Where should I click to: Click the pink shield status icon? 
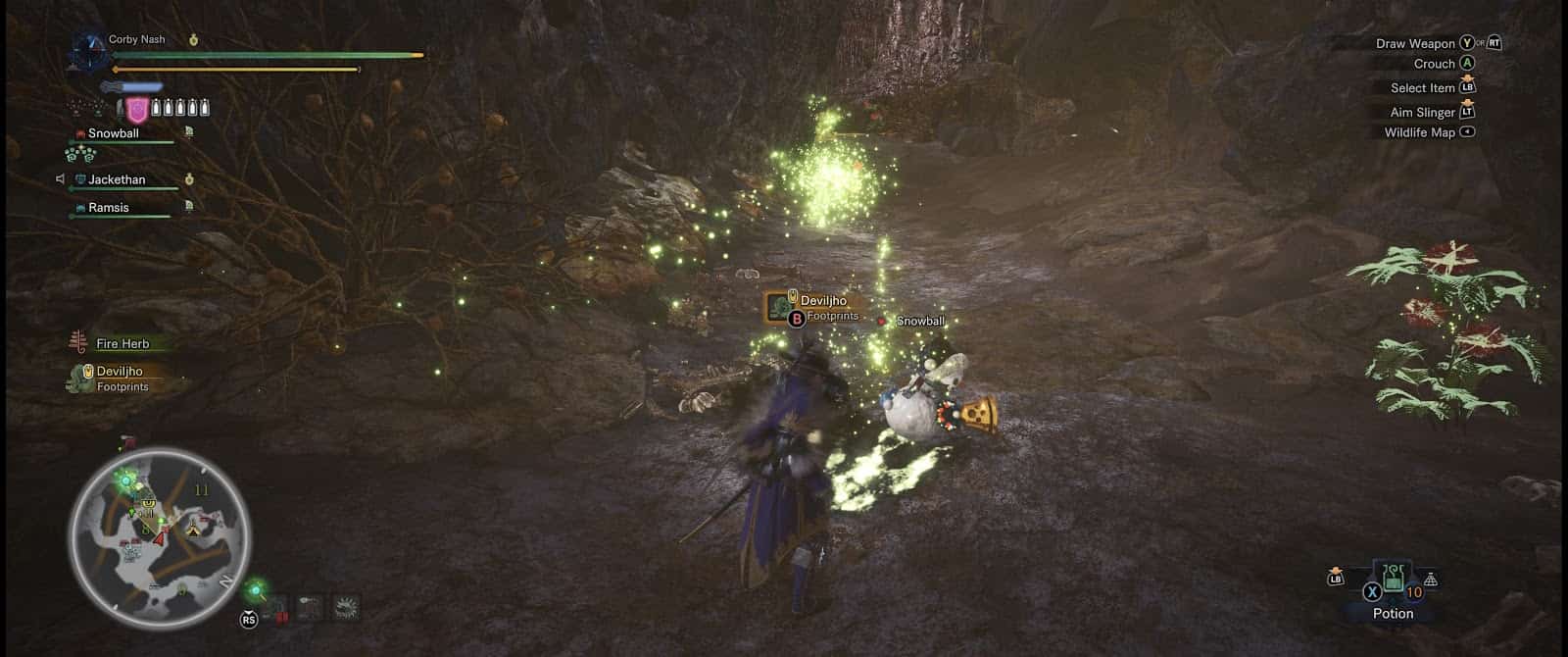point(138,109)
